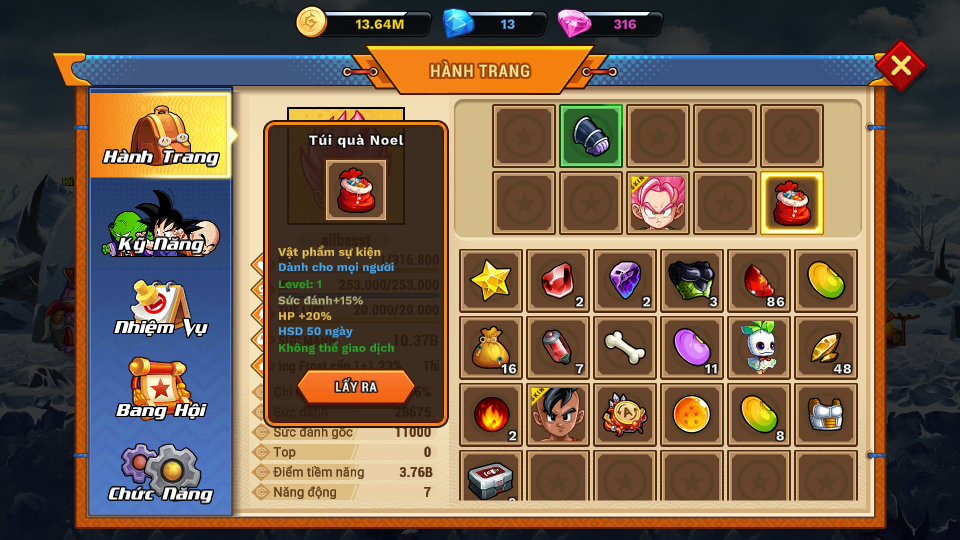960x540 pixels.
Task: Select the purple gem item
Action: point(625,281)
